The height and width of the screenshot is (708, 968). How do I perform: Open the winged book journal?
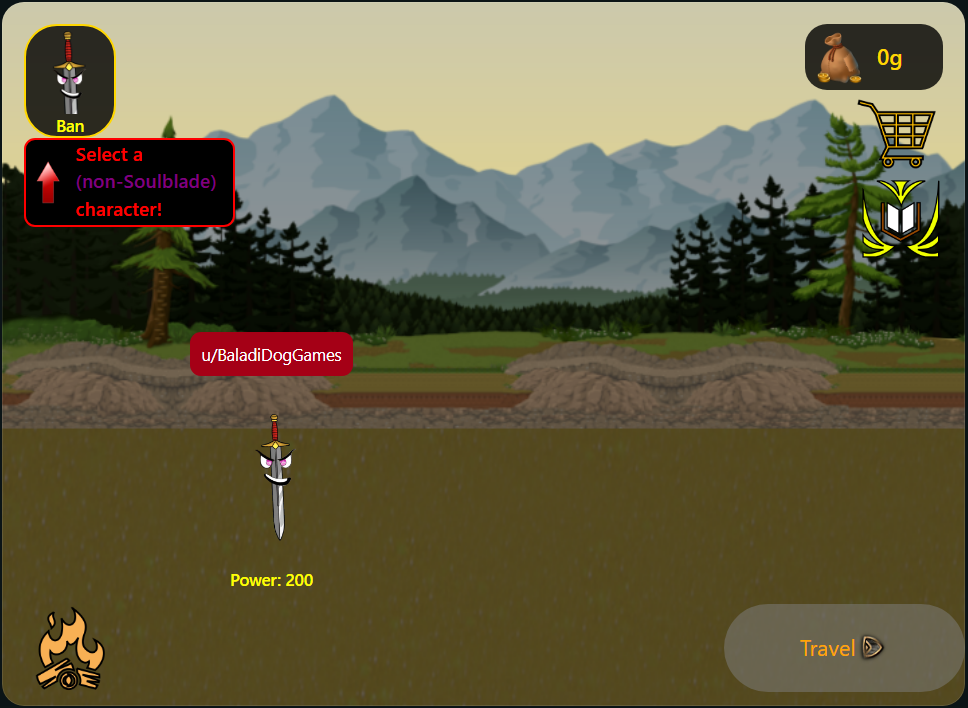click(900, 219)
